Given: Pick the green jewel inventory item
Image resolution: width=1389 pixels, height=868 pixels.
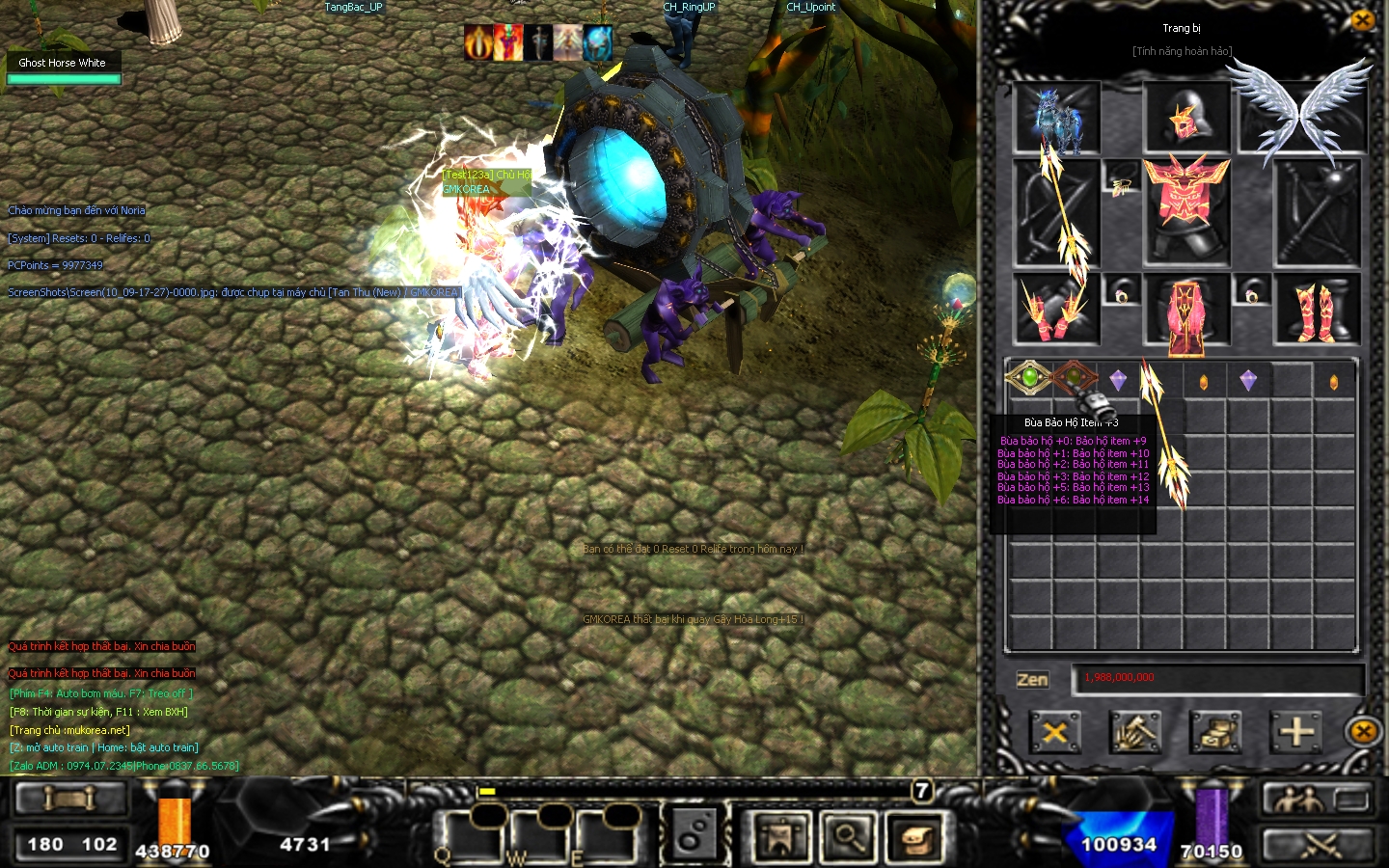Looking at the screenshot, I should pyautogui.click(x=1029, y=378).
